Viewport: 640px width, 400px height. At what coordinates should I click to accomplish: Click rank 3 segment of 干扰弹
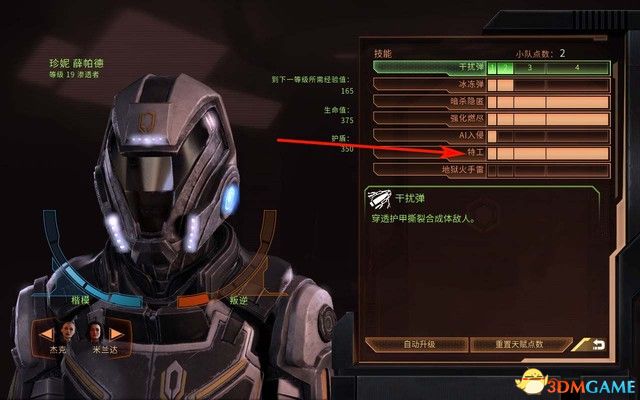[530, 68]
